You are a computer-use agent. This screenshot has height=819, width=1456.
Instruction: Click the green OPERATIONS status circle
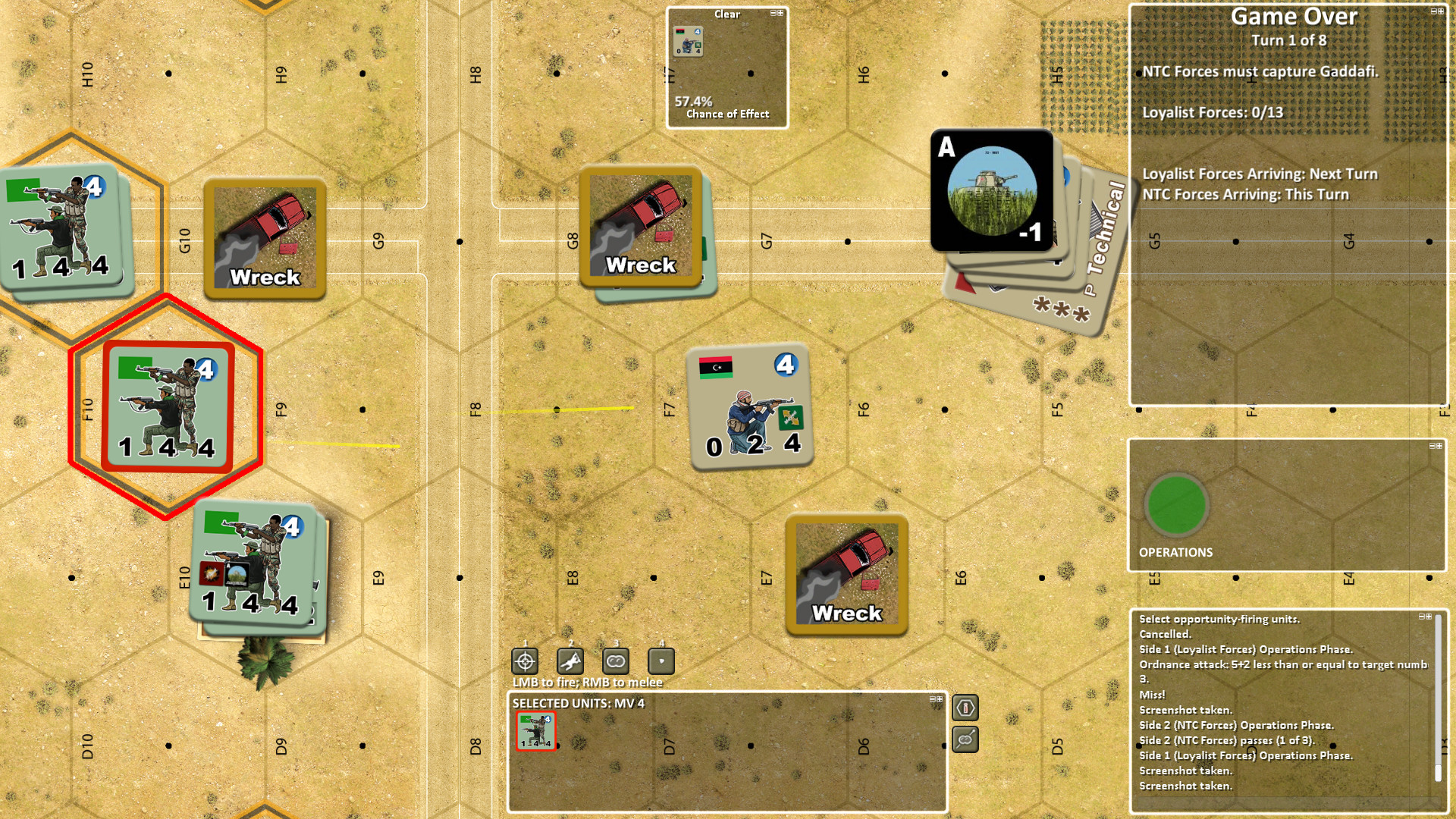(1178, 505)
